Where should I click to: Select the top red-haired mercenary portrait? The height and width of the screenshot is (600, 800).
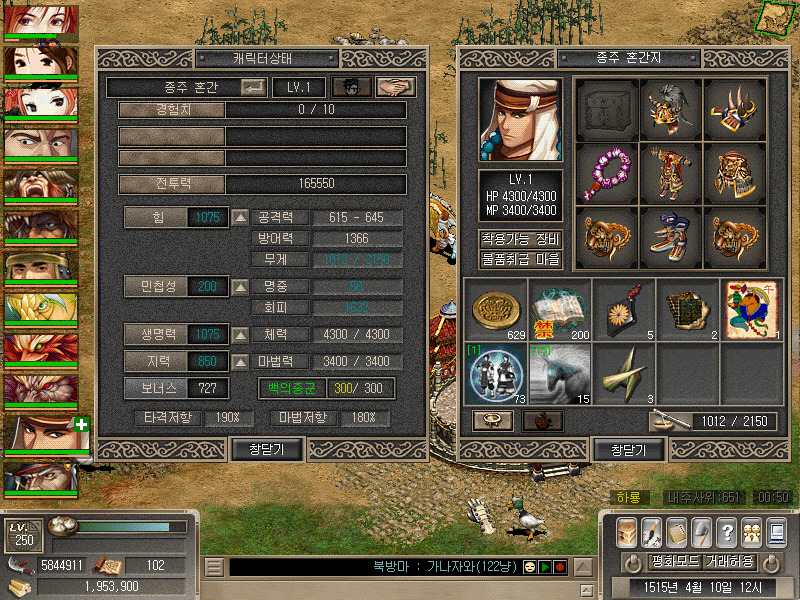[x=40, y=20]
